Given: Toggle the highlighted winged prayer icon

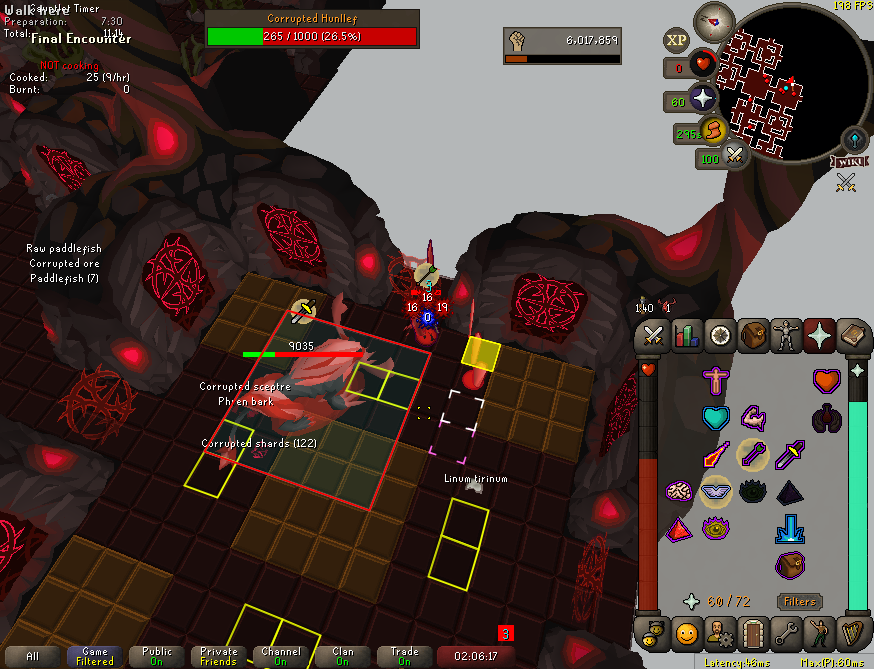Looking at the screenshot, I should 714,490.
